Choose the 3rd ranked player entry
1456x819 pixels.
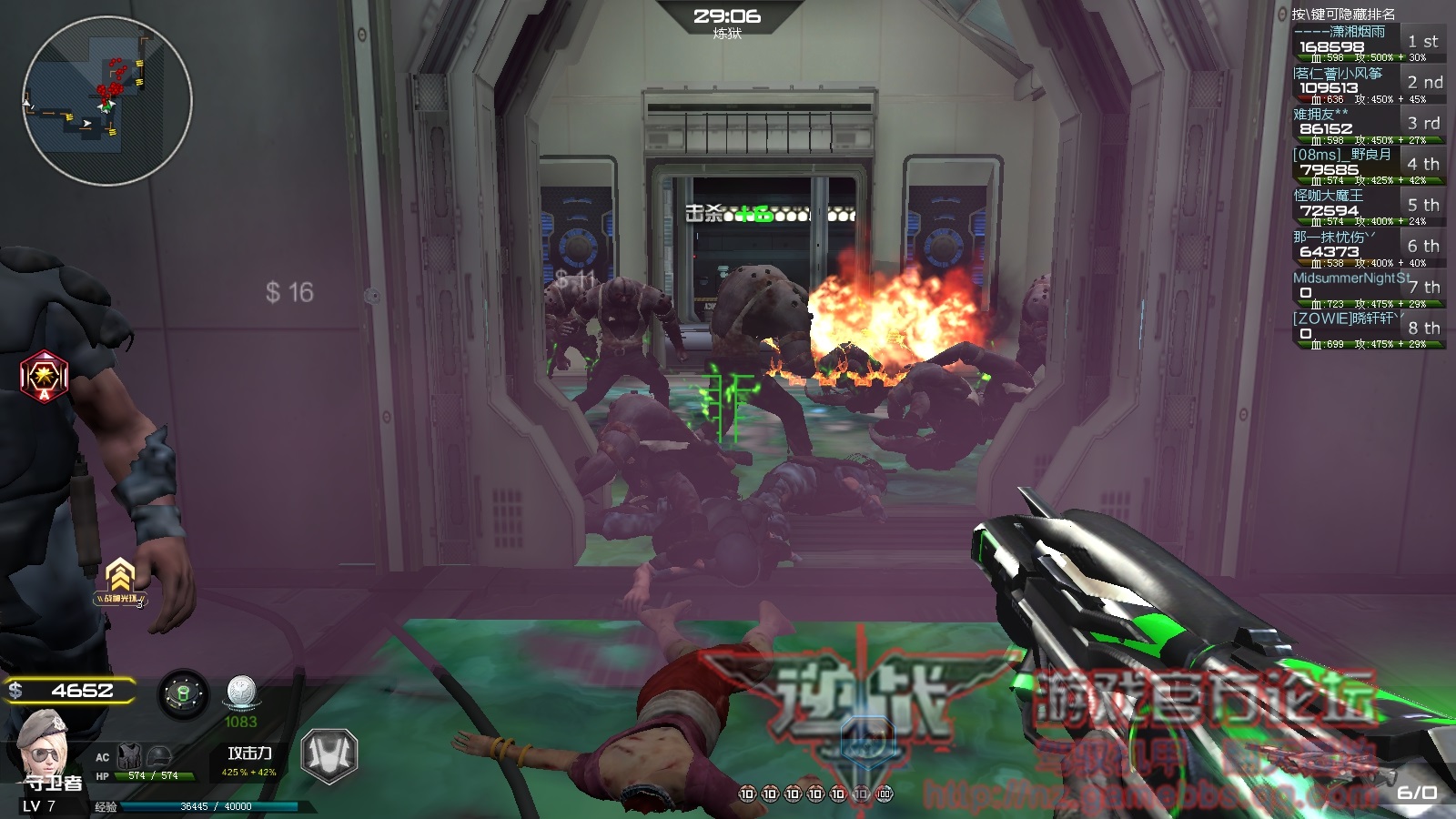coord(1367,126)
